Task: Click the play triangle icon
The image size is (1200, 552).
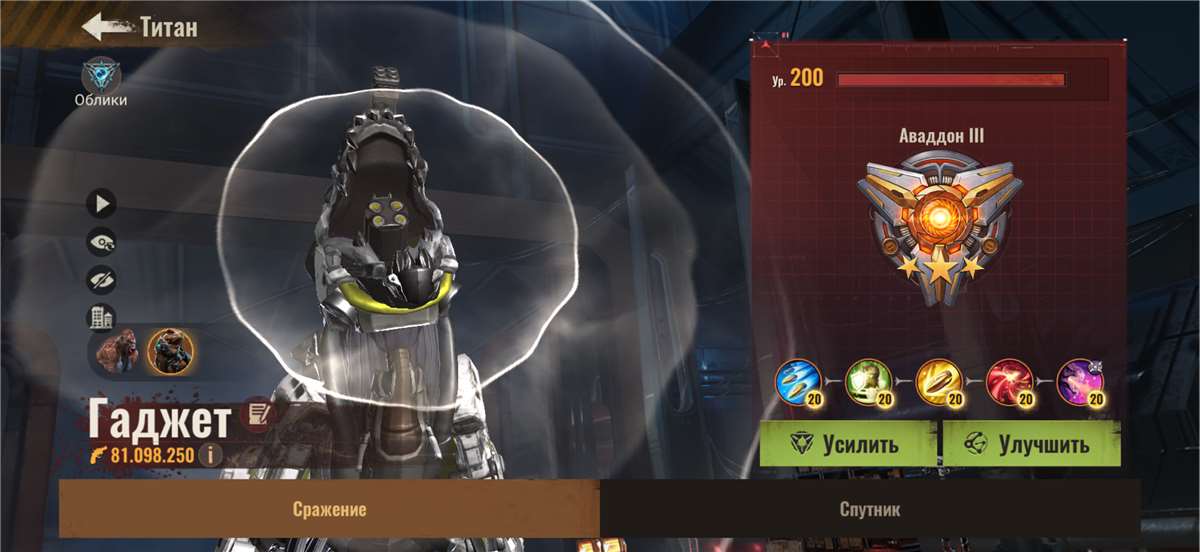Action: click(101, 204)
